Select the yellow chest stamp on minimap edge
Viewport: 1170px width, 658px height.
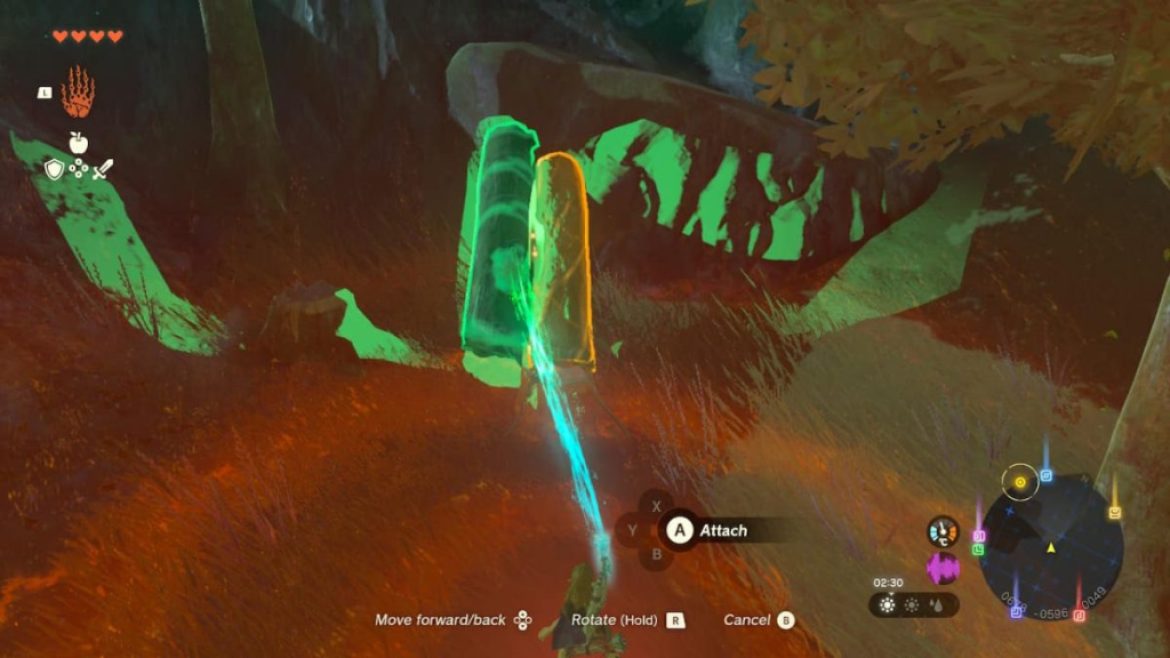coord(1114,512)
